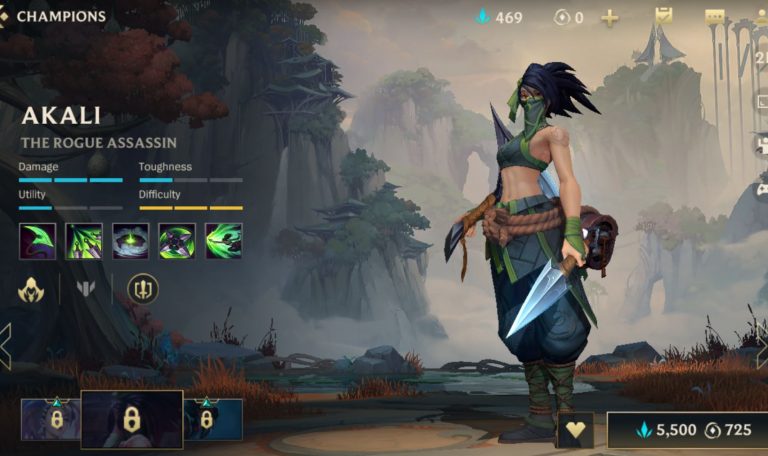Click the assassin role hood icon

(x=31, y=290)
